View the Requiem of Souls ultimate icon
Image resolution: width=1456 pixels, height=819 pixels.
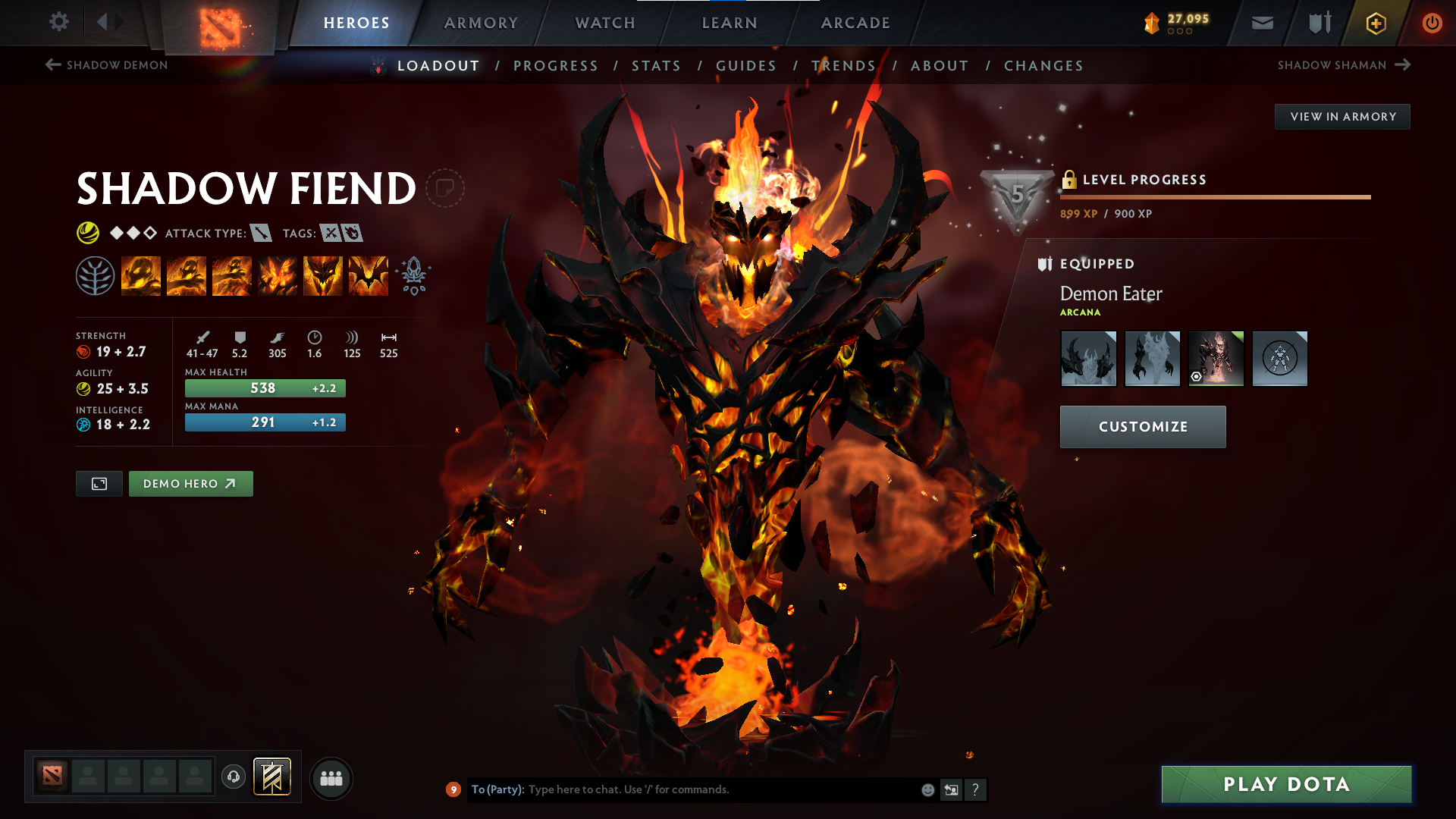coord(368,275)
